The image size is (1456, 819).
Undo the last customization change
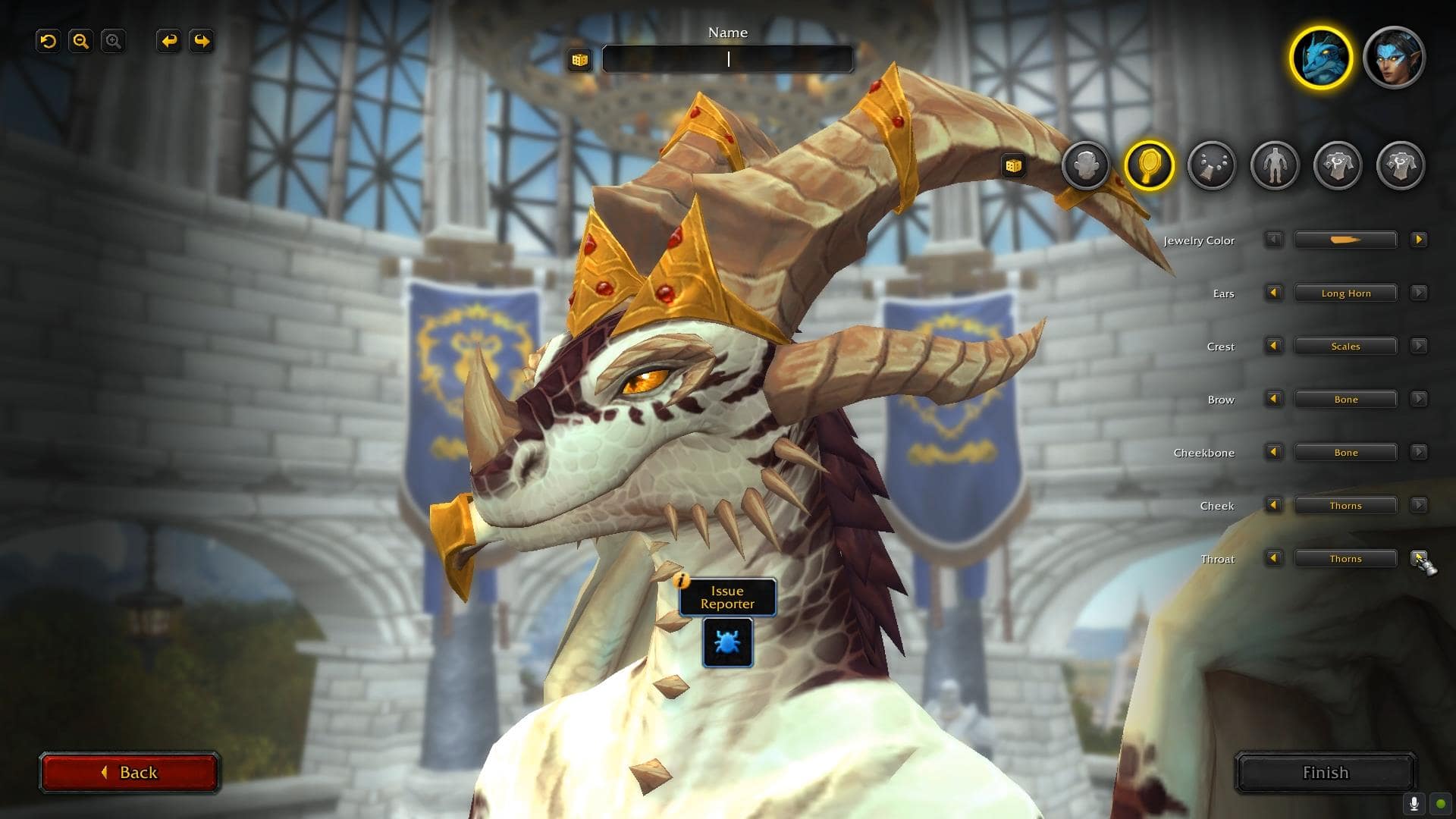pos(168,41)
